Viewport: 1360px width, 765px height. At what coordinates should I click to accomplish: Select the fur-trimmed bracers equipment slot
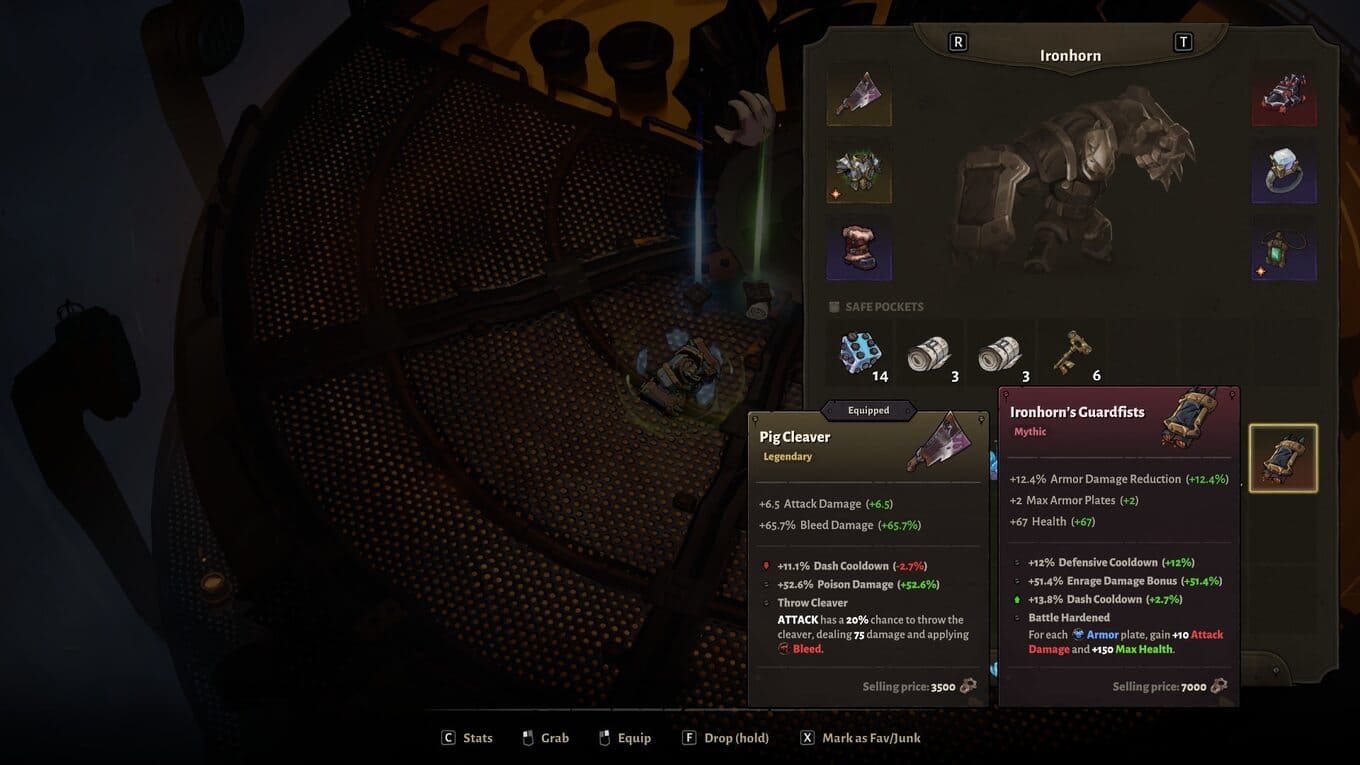859,248
